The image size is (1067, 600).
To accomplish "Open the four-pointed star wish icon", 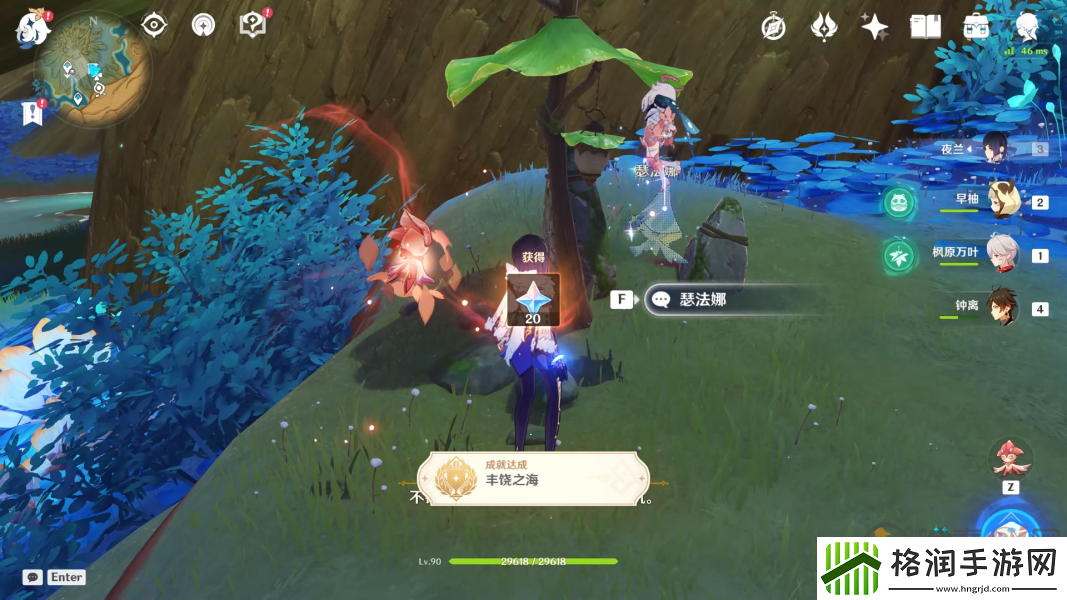I will point(875,27).
